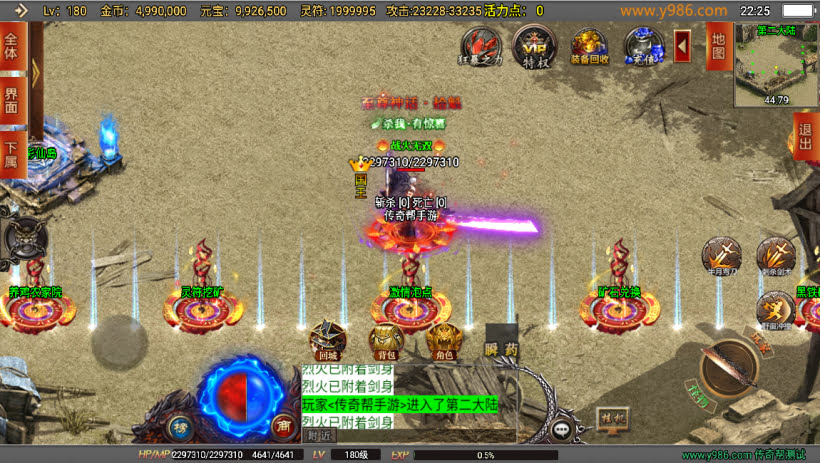Switch to the 界面 tab
Viewport: 820px width, 463px height.
tap(12, 99)
